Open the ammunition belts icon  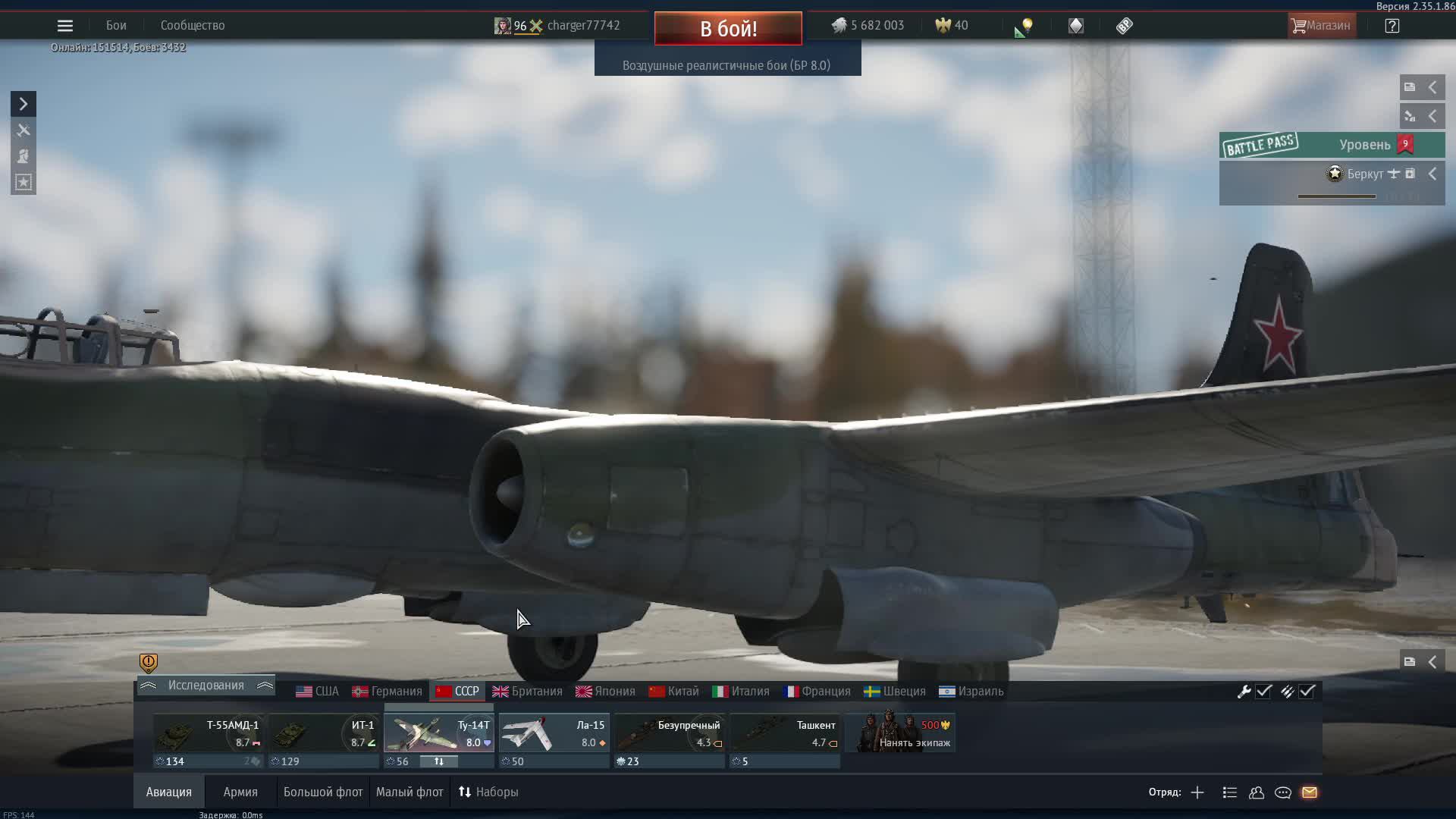coord(1288,691)
